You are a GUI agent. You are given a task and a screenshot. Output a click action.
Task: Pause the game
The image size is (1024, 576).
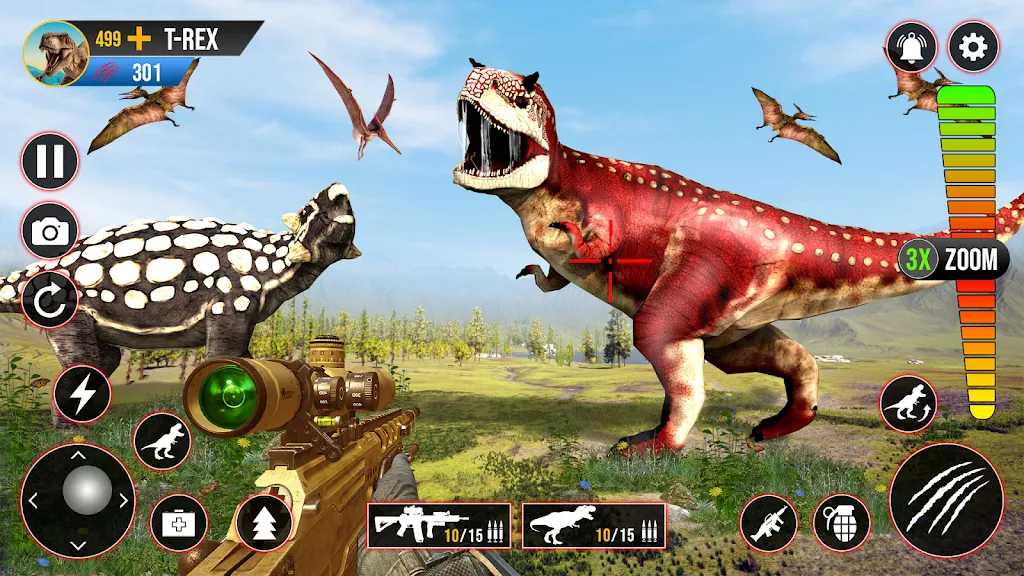tap(50, 162)
